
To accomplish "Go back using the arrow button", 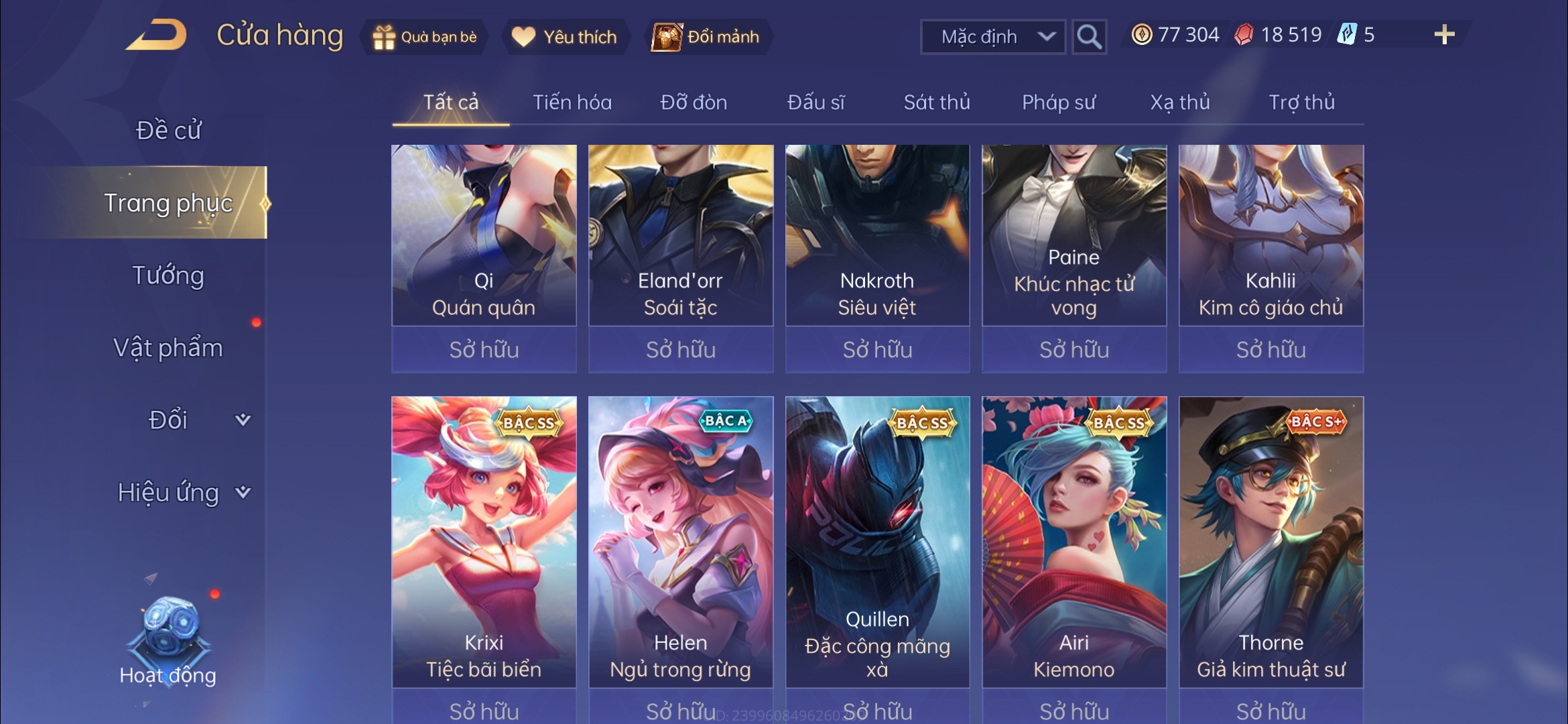I will pos(156,35).
